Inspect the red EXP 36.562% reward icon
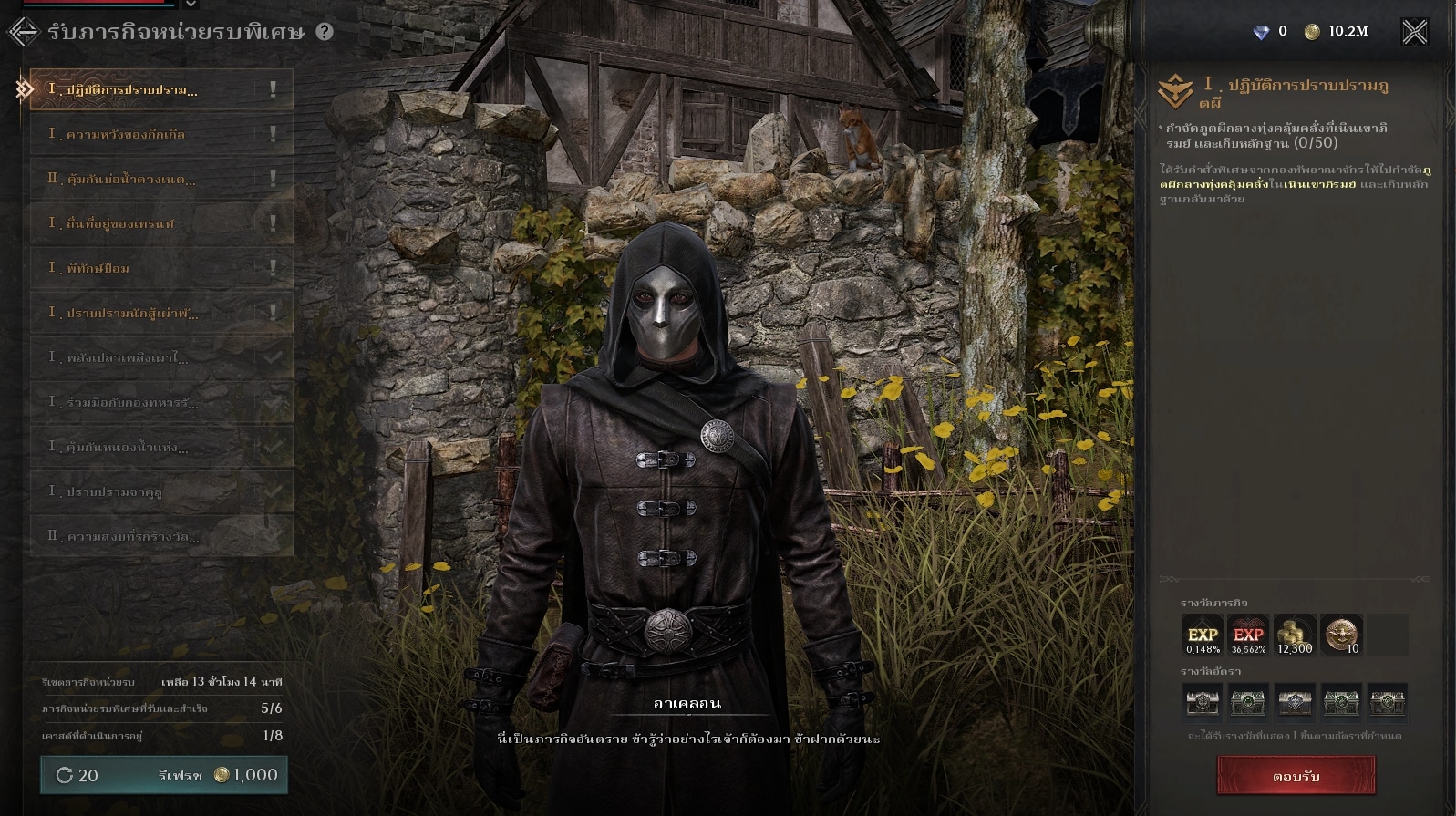1456x816 pixels. tap(1248, 635)
